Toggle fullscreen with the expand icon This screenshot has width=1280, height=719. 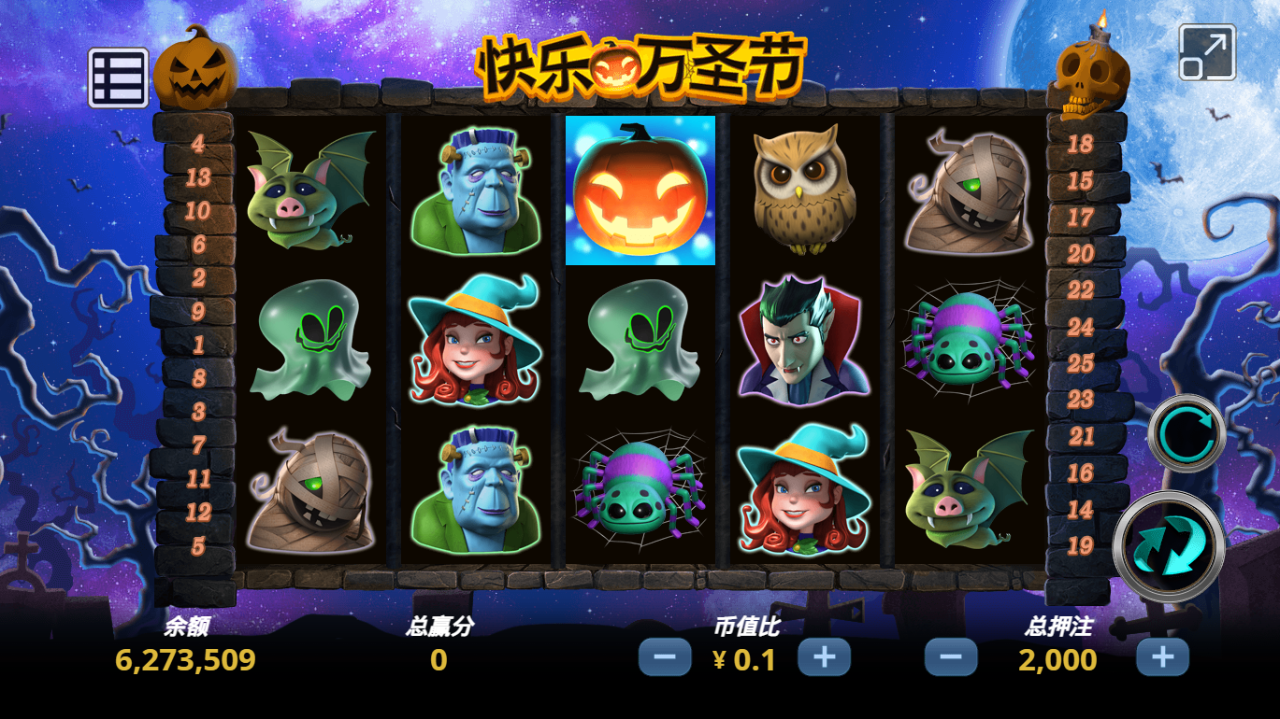1207,52
